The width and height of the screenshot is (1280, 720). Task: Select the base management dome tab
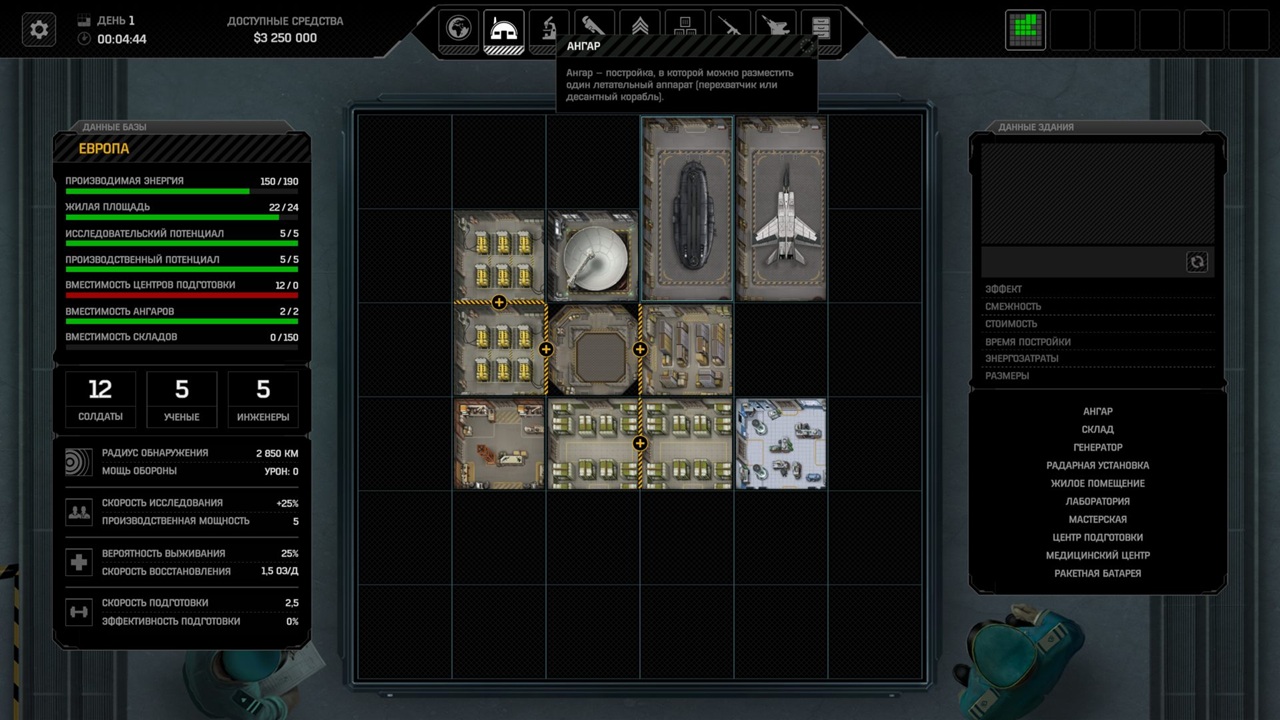point(504,29)
